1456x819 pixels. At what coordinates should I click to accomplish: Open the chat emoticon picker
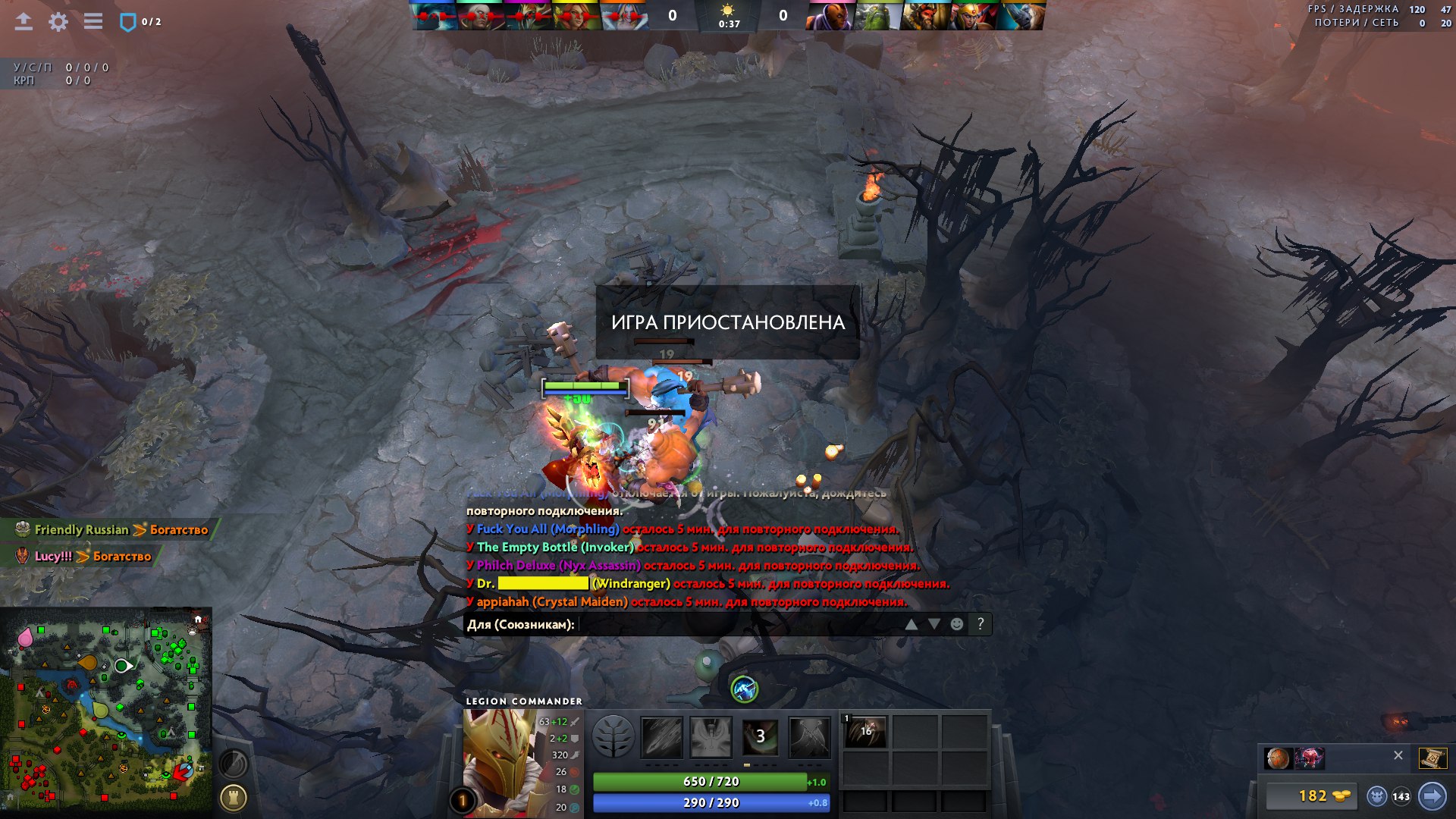coord(957,624)
